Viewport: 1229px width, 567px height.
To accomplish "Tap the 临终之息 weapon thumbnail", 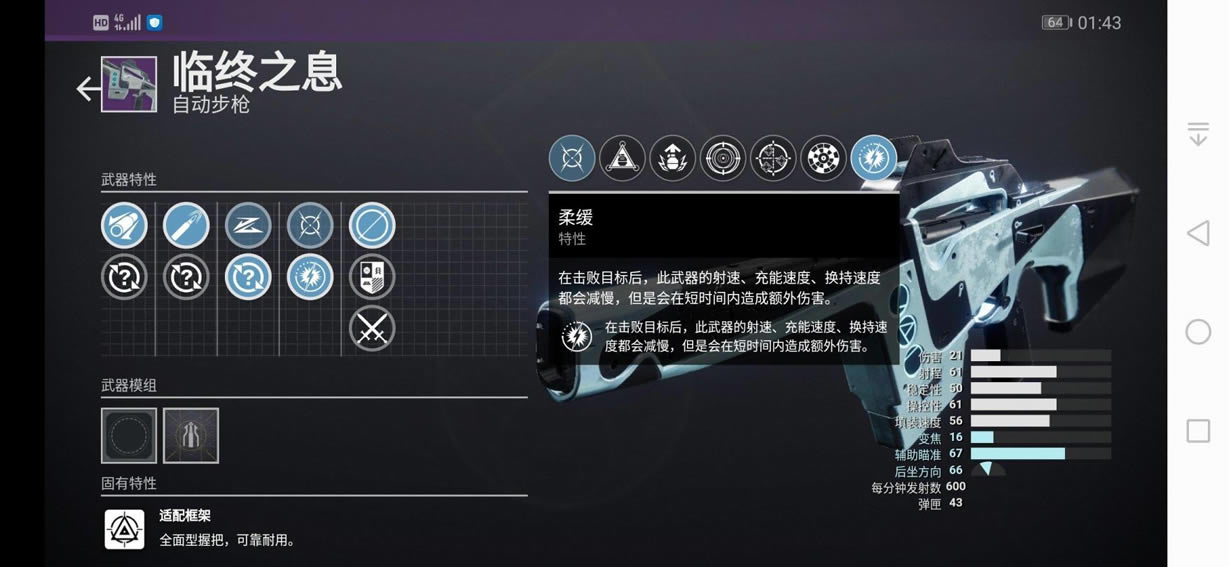I will coord(129,84).
